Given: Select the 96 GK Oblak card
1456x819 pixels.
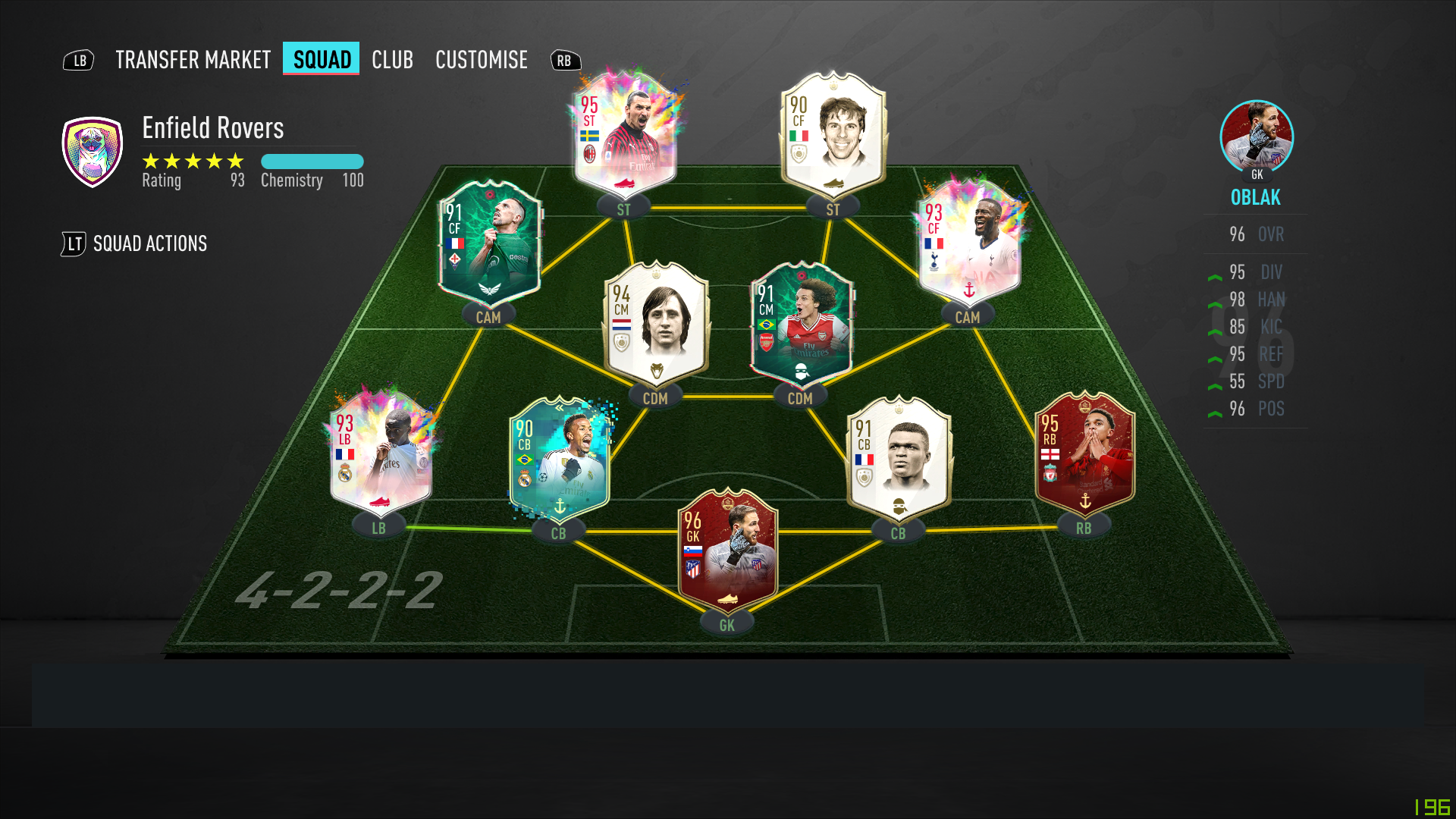Looking at the screenshot, I should [727, 551].
